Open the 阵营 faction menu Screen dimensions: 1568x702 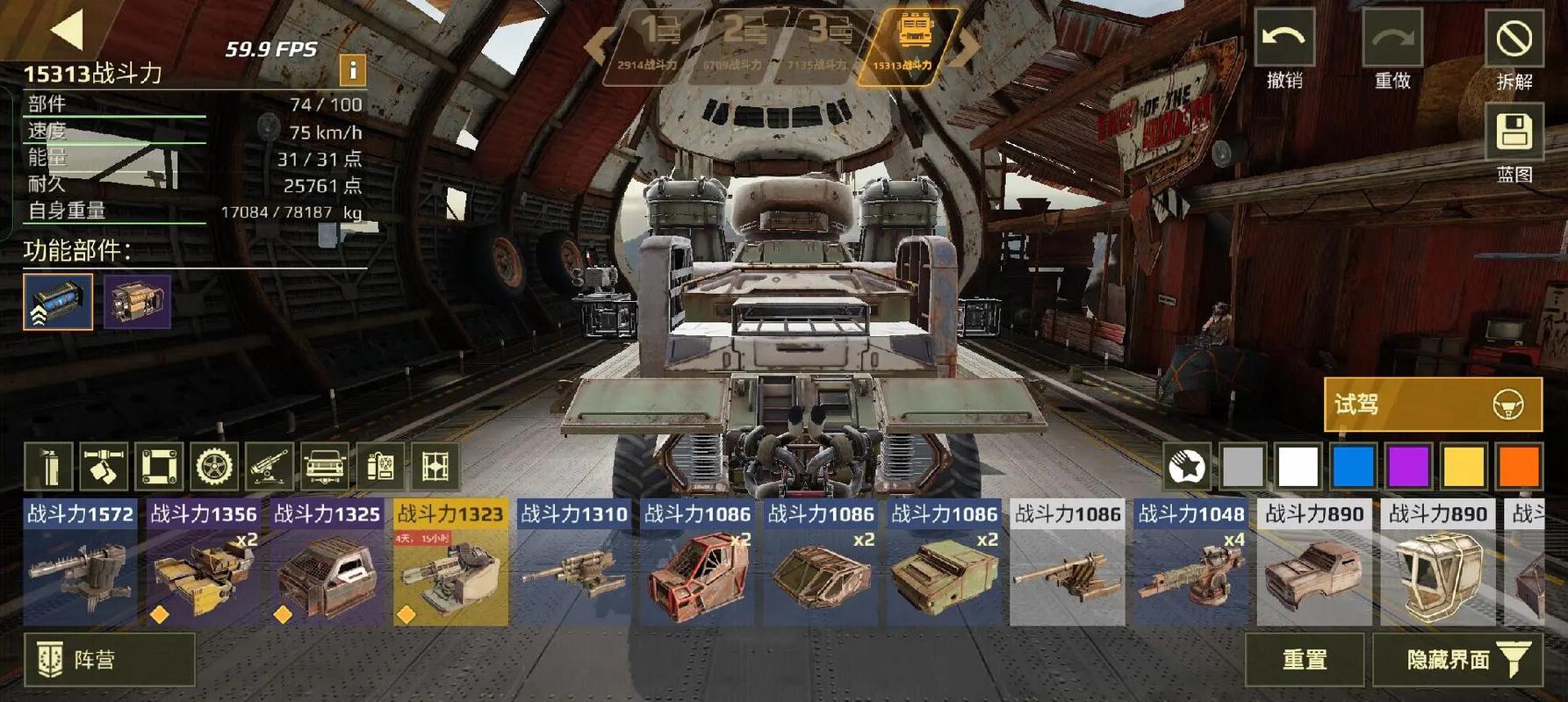click(109, 659)
